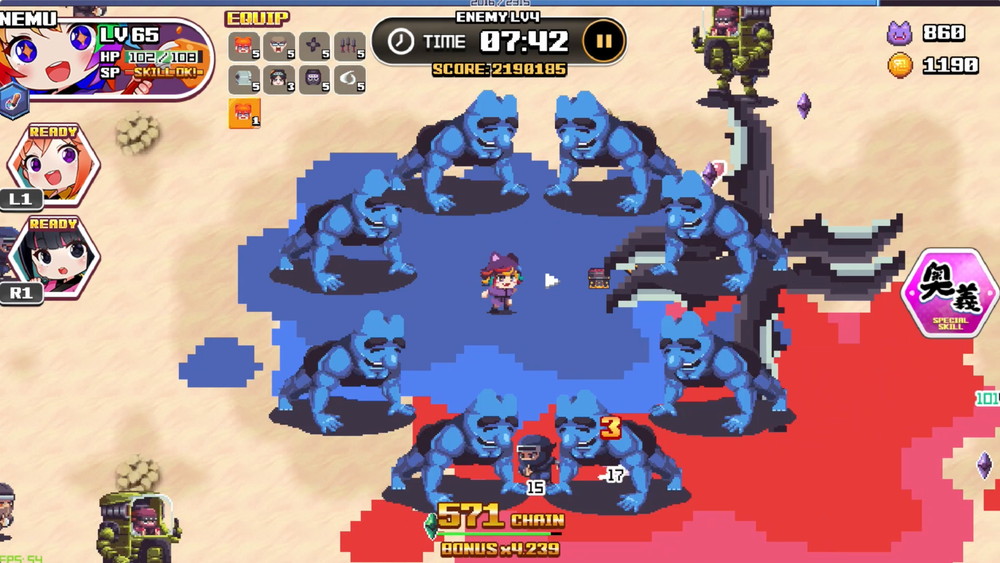Select the orange highlighted equip slot
The width and height of the screenshot is (1000, 563).
244,113
